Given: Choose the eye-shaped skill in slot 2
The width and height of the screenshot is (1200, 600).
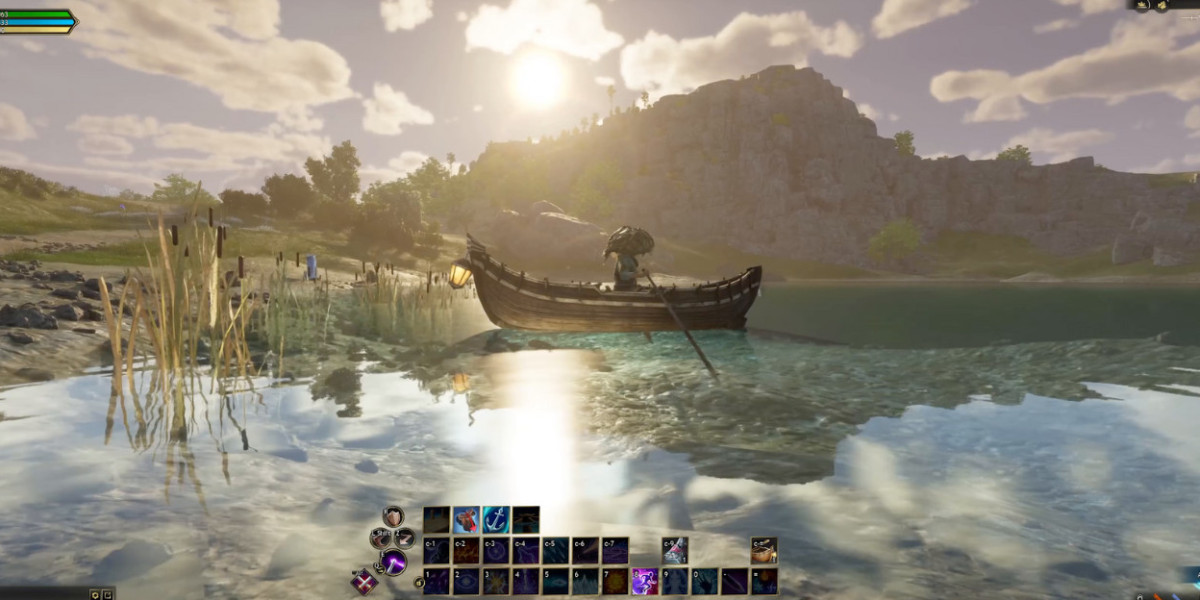Looking at the screenshot, I should (466, 581).
